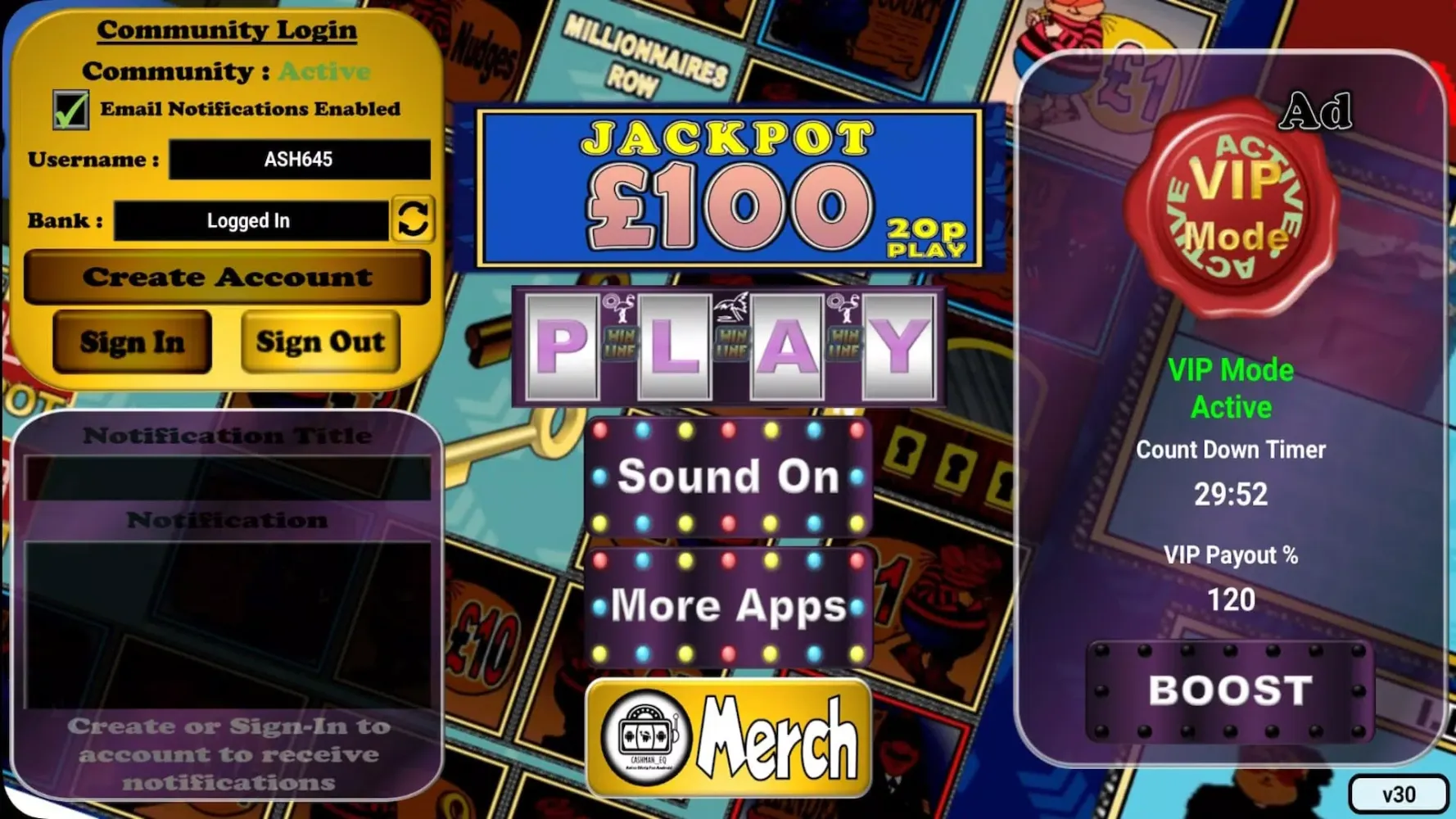Click Sign Out
Image resolution: width=1456 pixels, height=819 pixels.
pyautogui.click(x=320, y=342)
